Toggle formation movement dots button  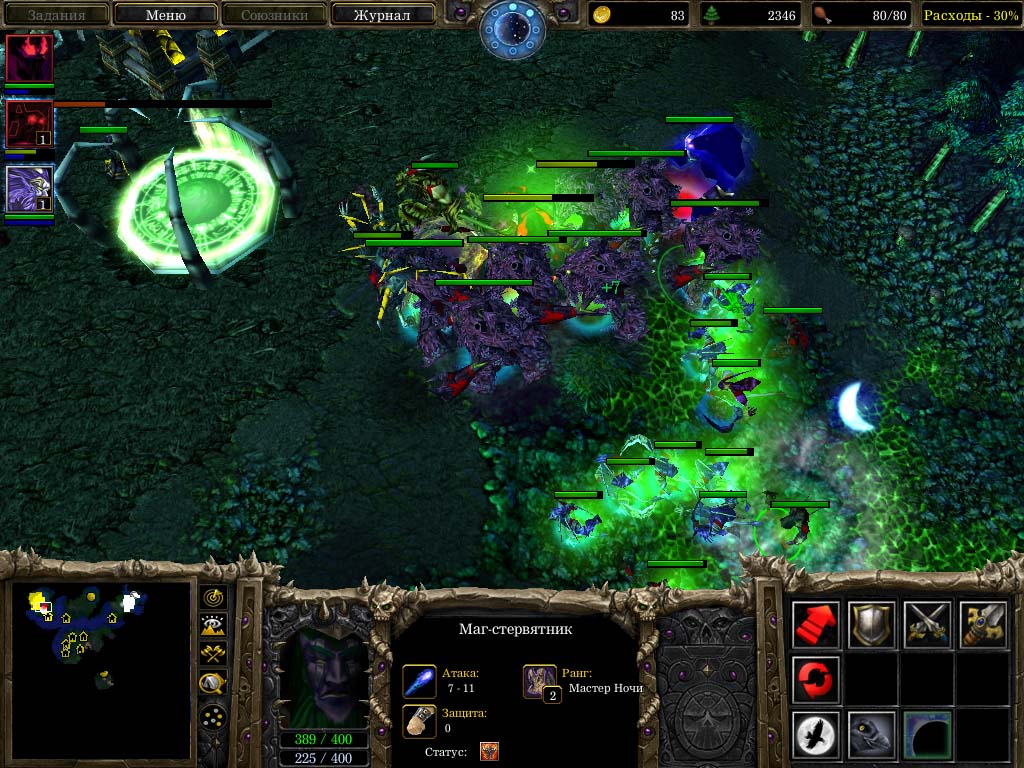(213, 716)
